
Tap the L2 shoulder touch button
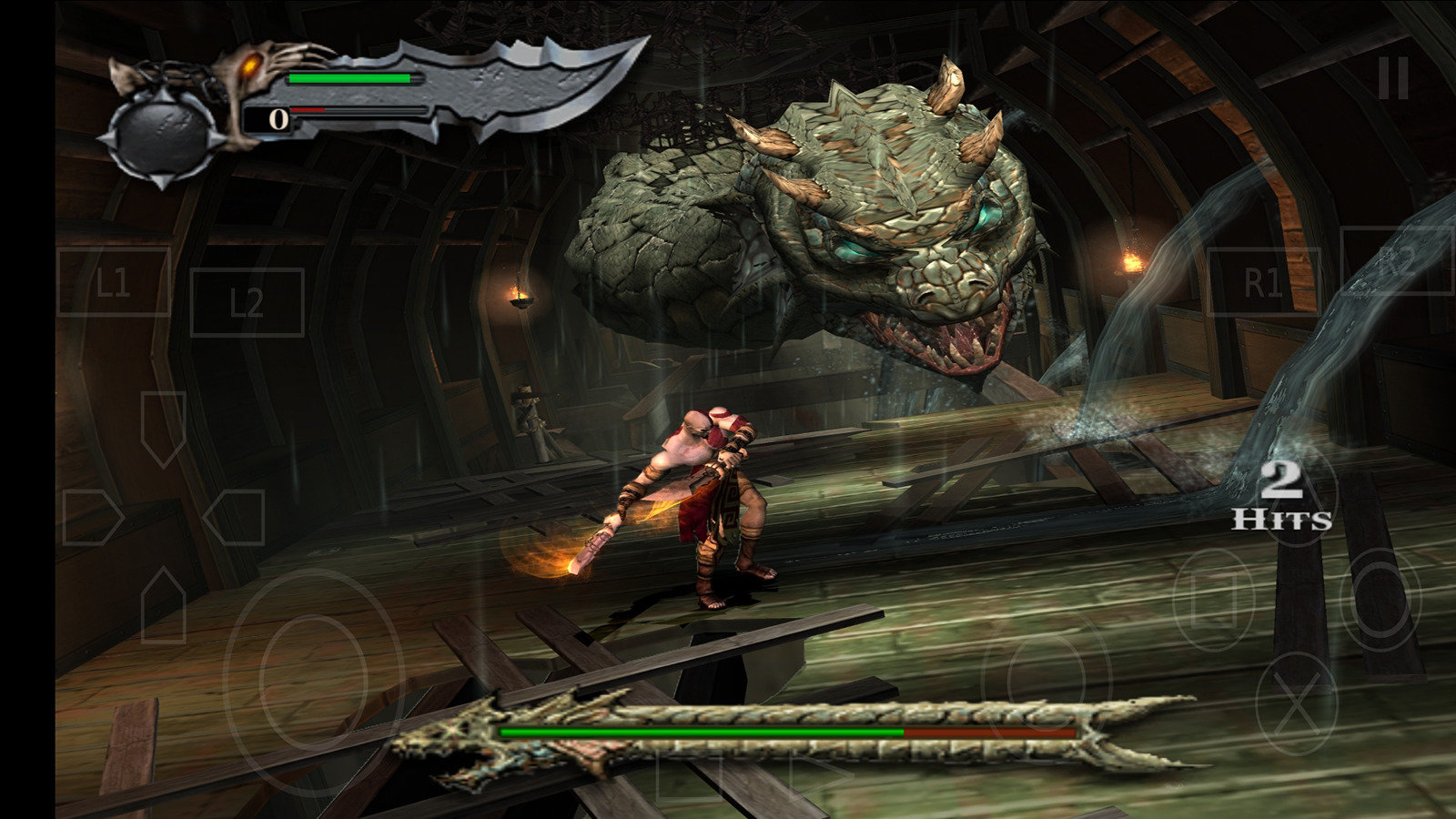click(247, 302)
